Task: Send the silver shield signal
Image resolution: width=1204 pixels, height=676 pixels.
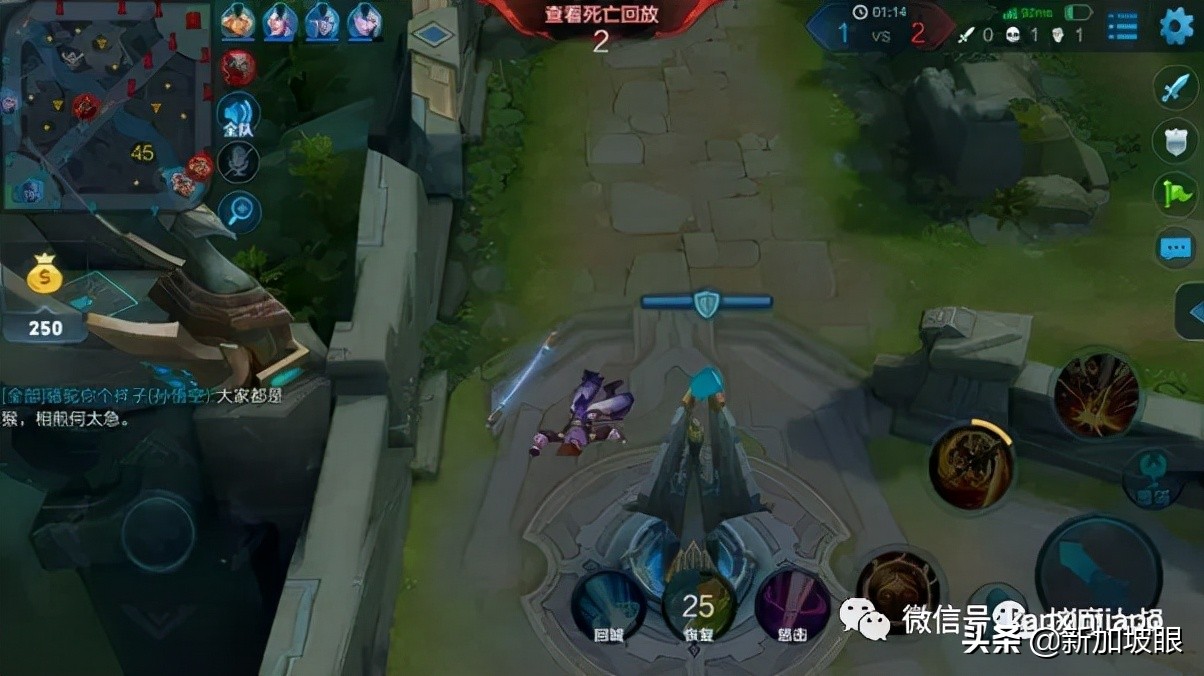Action: [x=1174, y=141]
